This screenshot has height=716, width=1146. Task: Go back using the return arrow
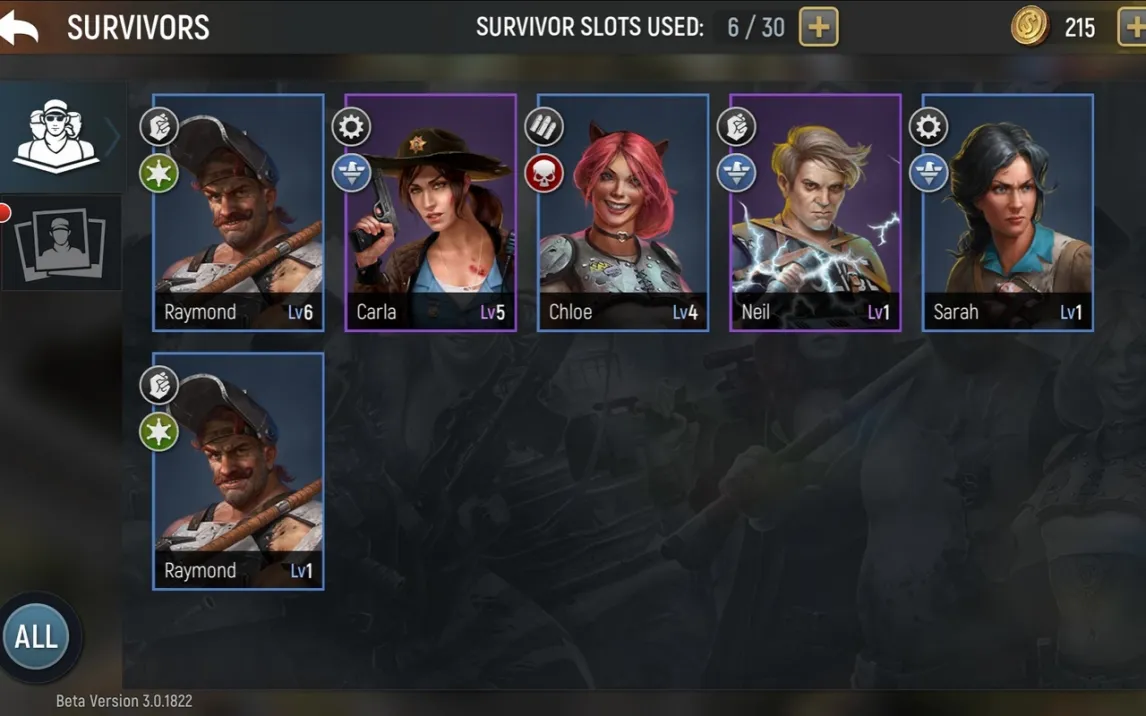tap(20, 27)
